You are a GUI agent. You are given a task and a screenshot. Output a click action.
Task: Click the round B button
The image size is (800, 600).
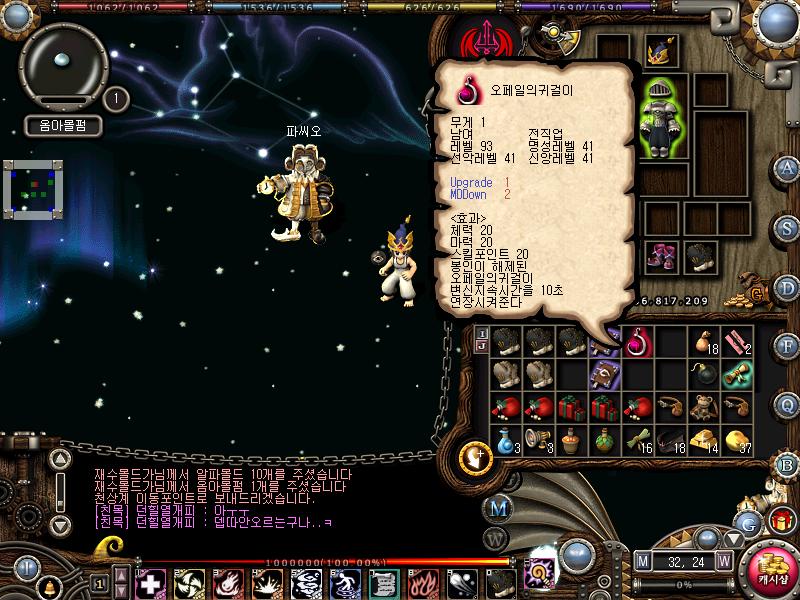tap(788, 463)
